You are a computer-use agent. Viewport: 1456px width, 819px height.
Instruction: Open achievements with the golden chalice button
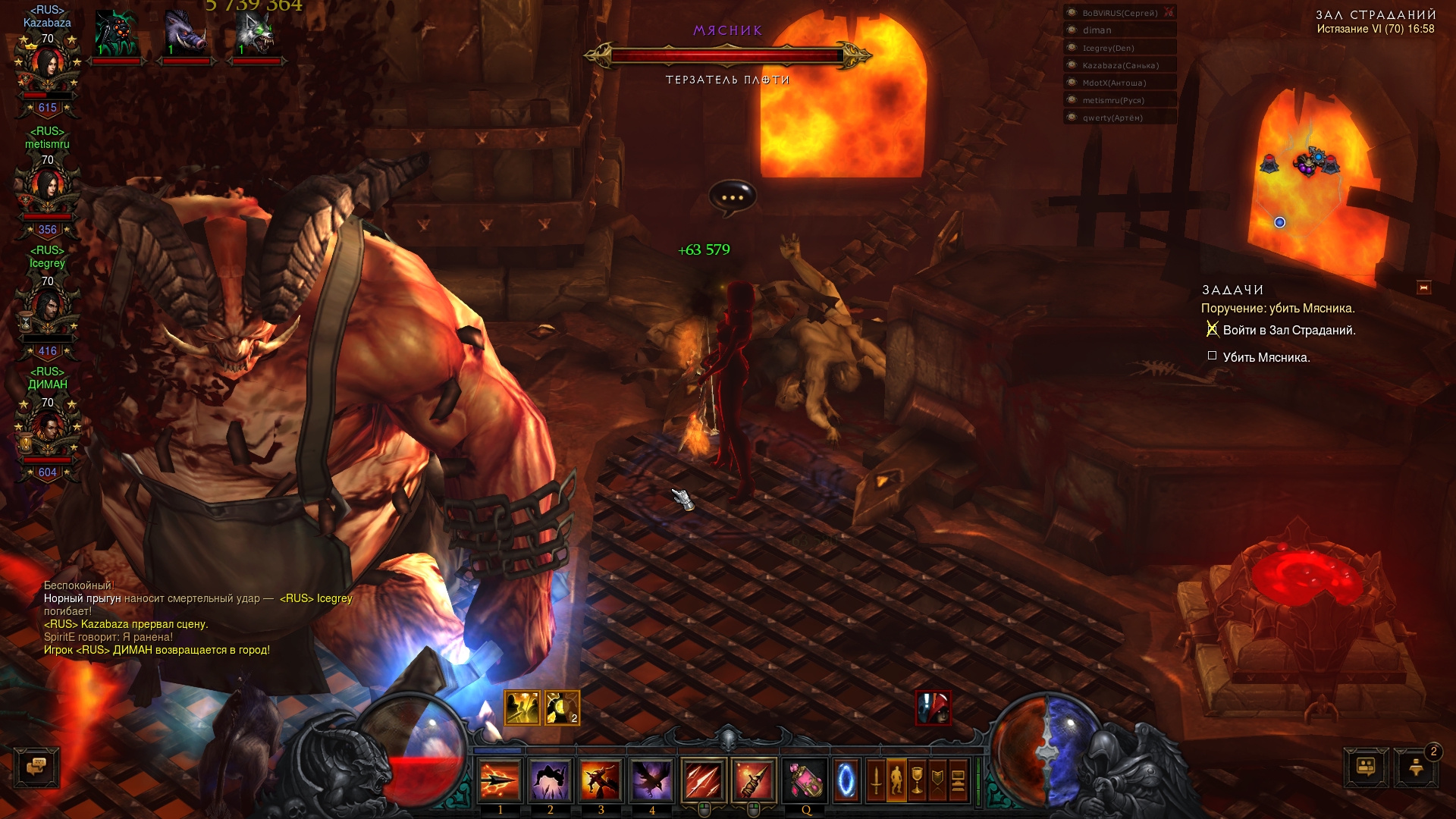pos(917,780)
